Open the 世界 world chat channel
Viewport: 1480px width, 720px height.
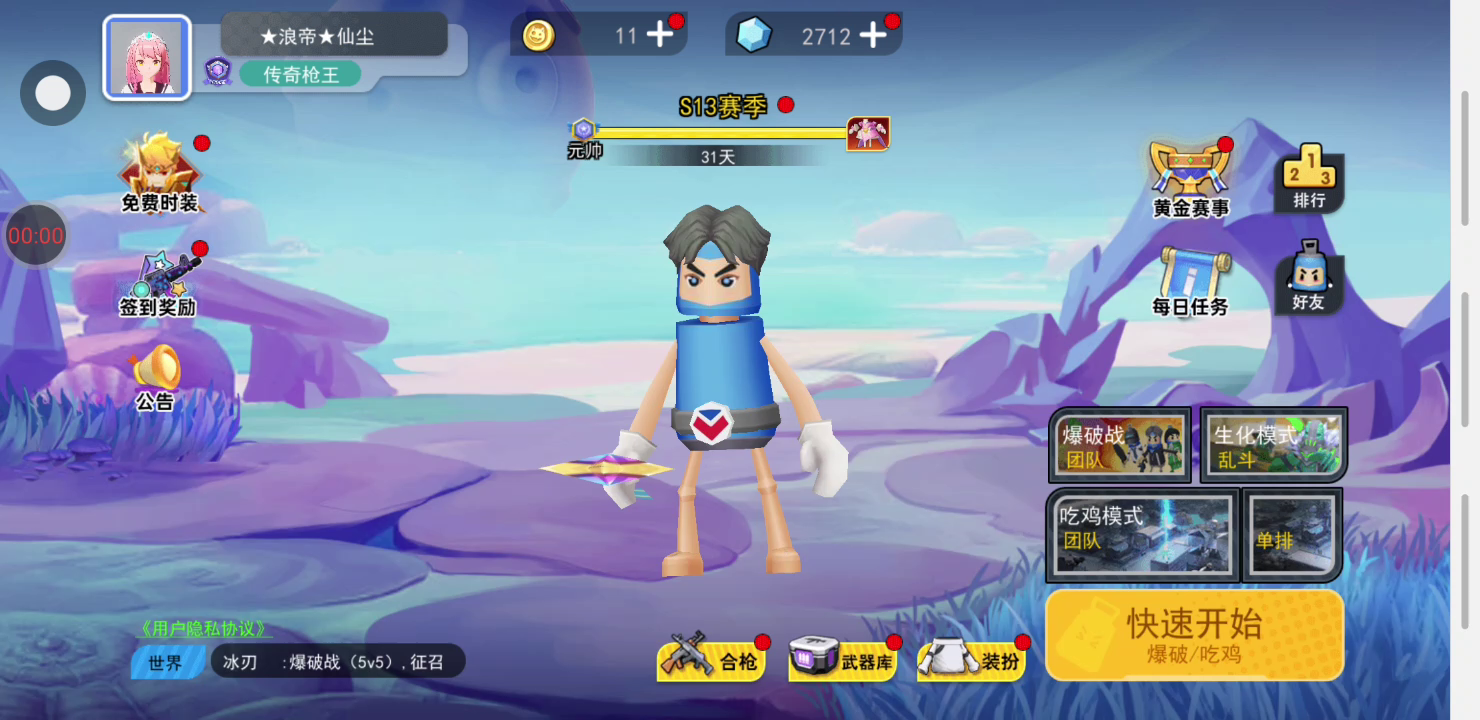[x=166, y=662]
